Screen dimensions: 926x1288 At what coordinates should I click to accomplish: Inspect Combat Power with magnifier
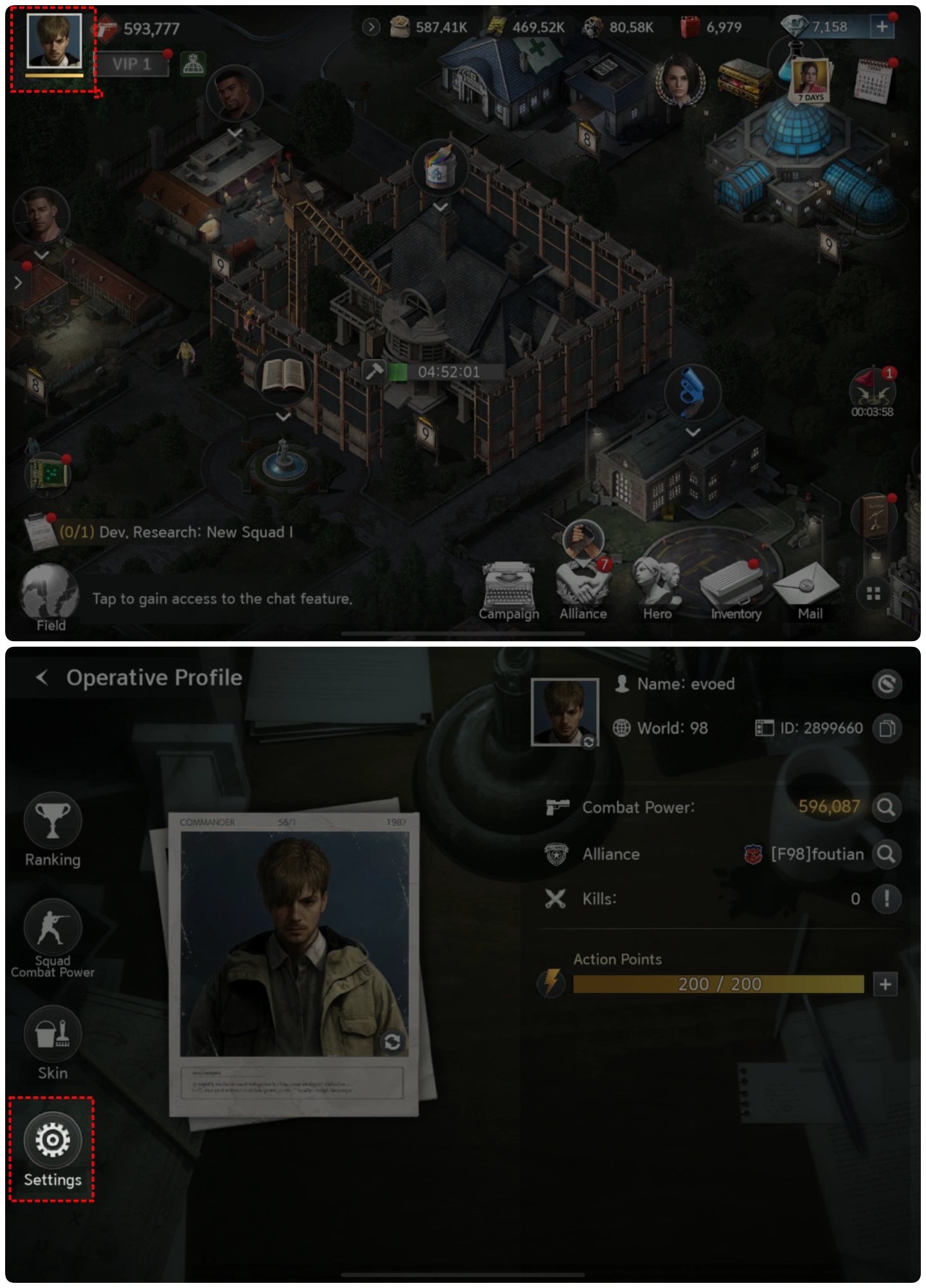(886, 808)
